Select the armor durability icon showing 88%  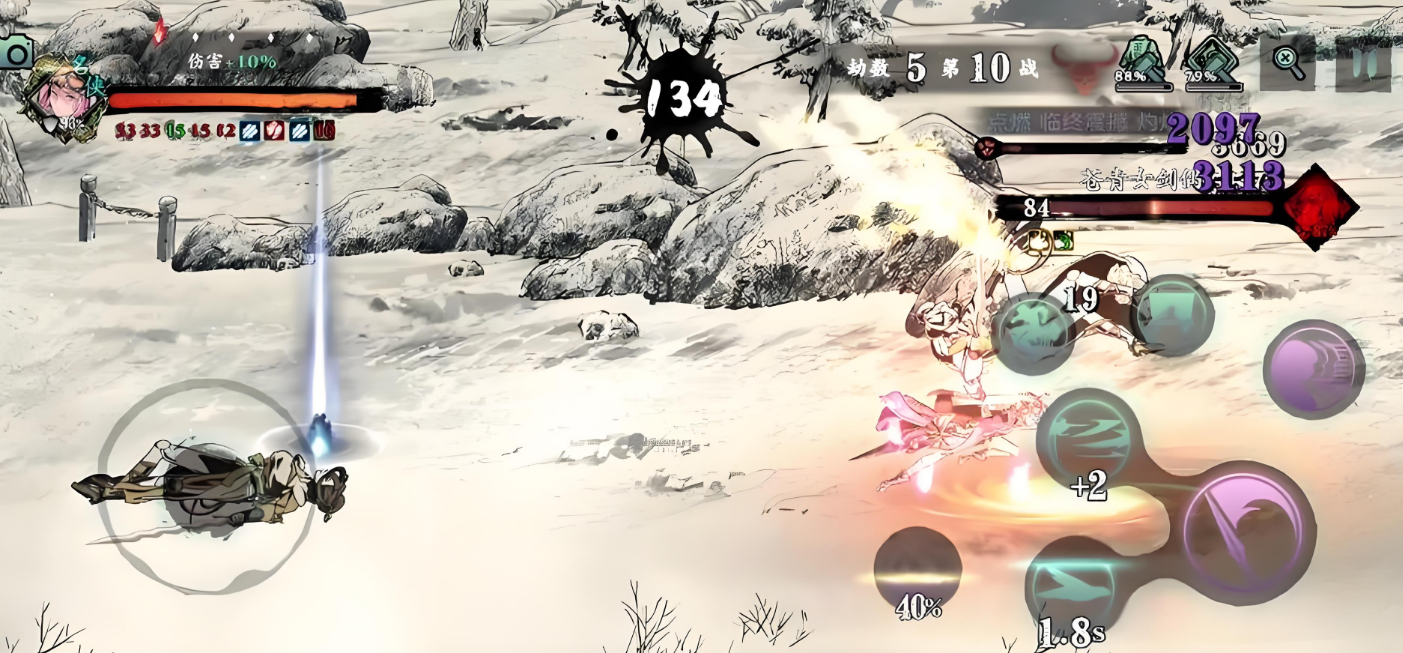coord(1142,61)
